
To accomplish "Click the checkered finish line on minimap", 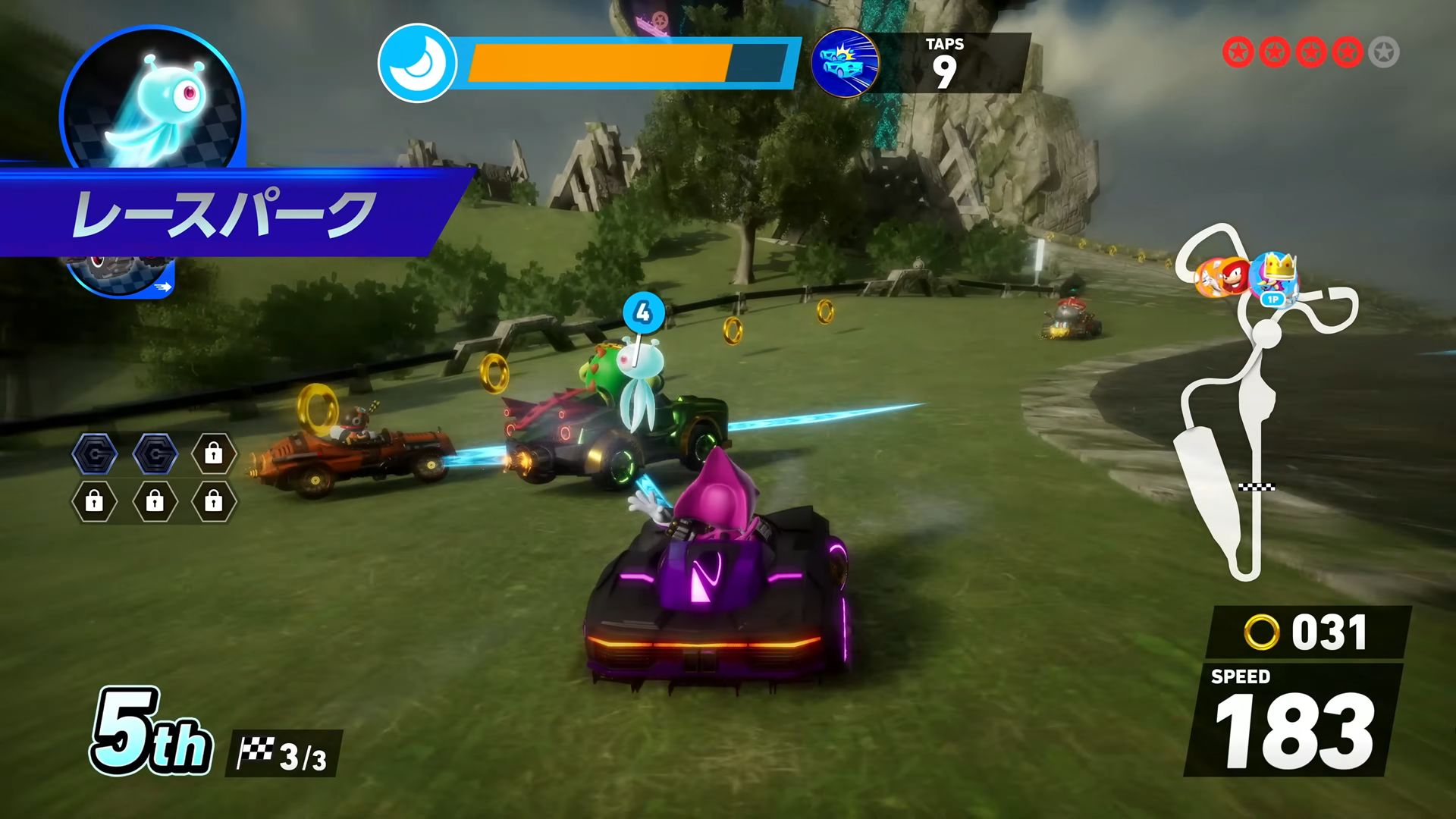I will [x=1257, y=487].
